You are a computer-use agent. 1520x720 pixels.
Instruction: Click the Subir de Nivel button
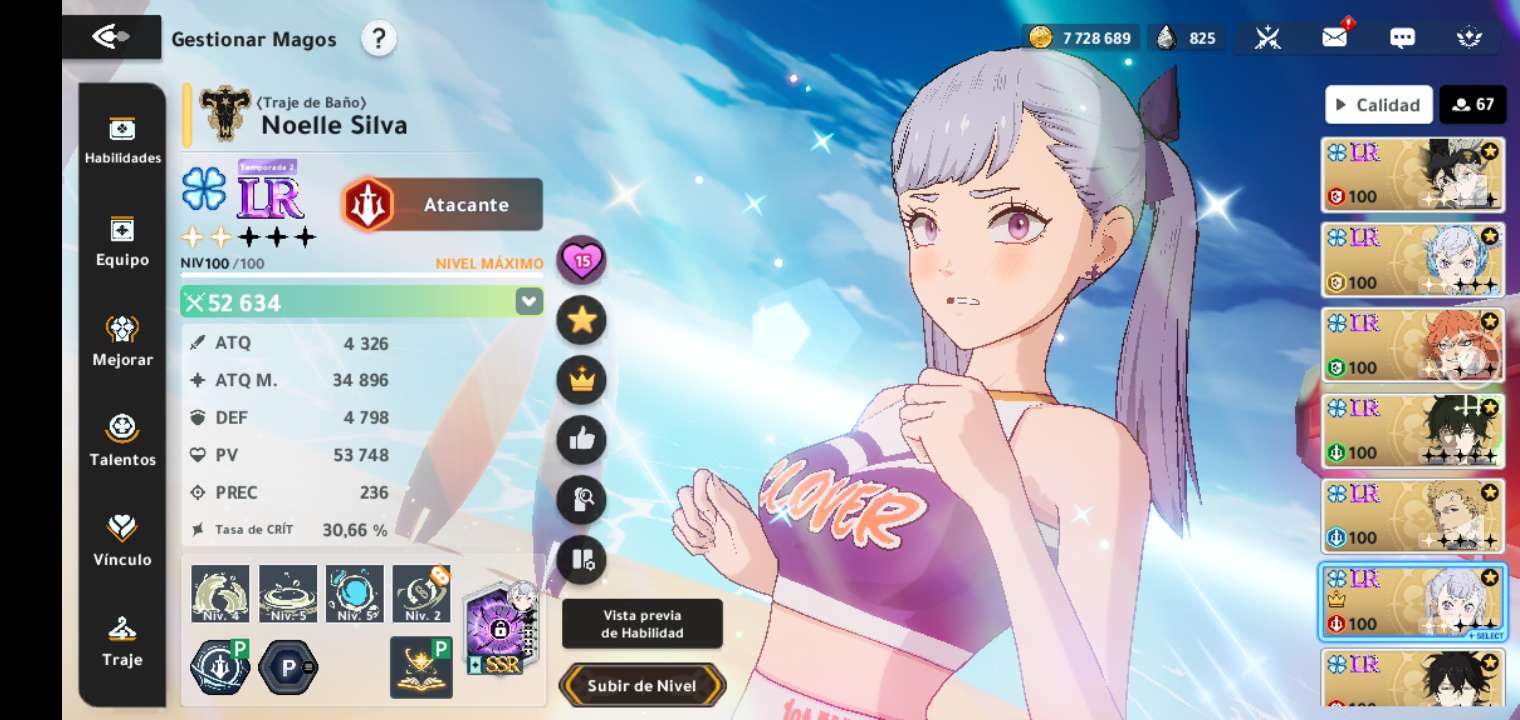tap(642, 686)
